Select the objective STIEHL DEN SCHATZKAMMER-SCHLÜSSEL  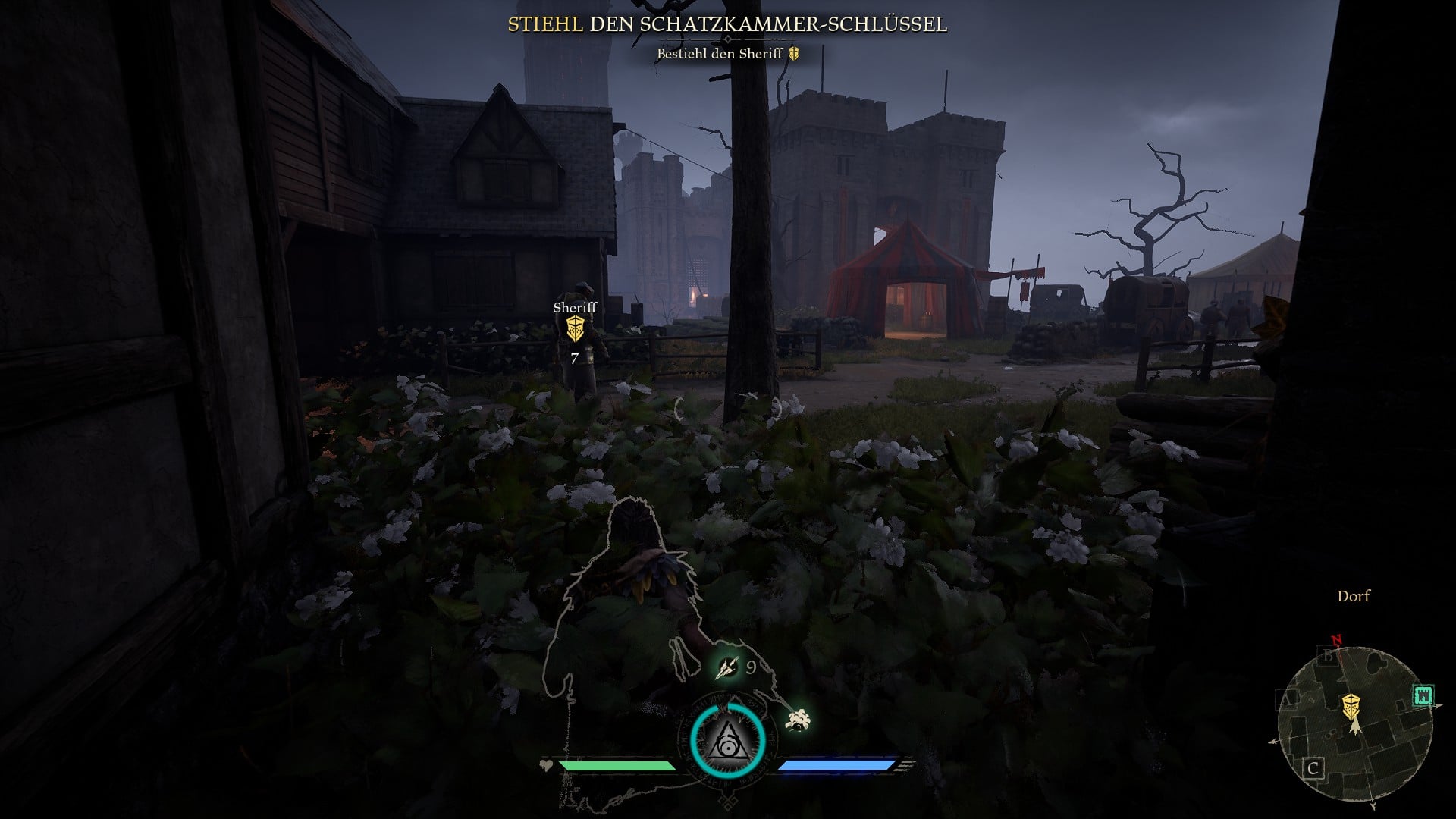[726, 24]
